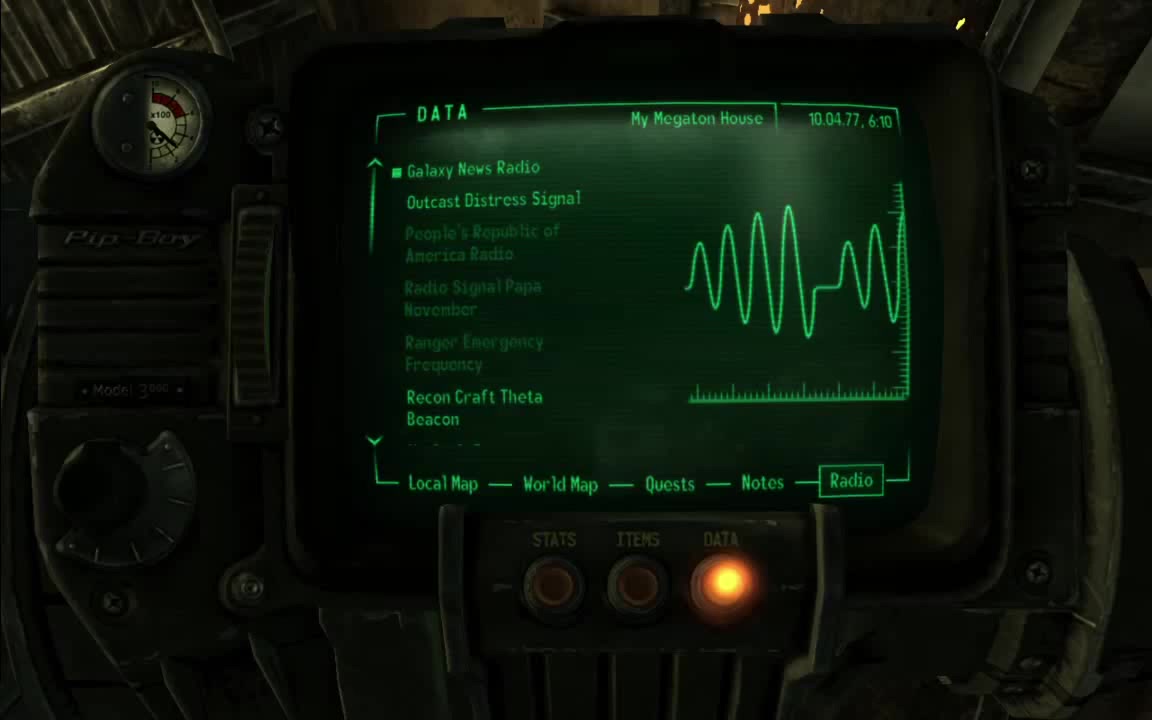Click the station list down arrow
Viewport: 1152px width, 720px height.
tap(375, 440)
